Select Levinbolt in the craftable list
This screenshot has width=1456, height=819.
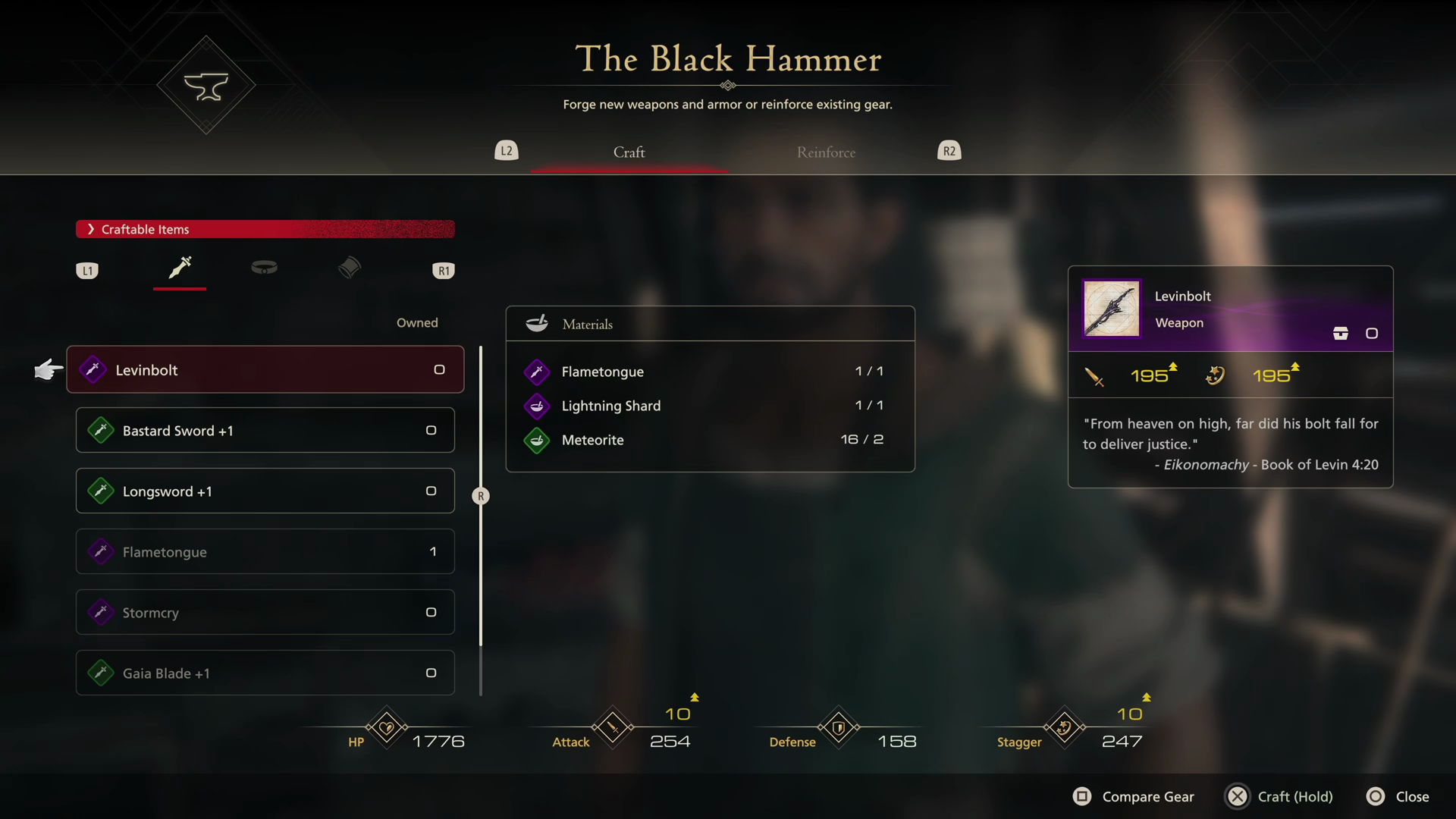pyautogui.click(x=265, y=370)
